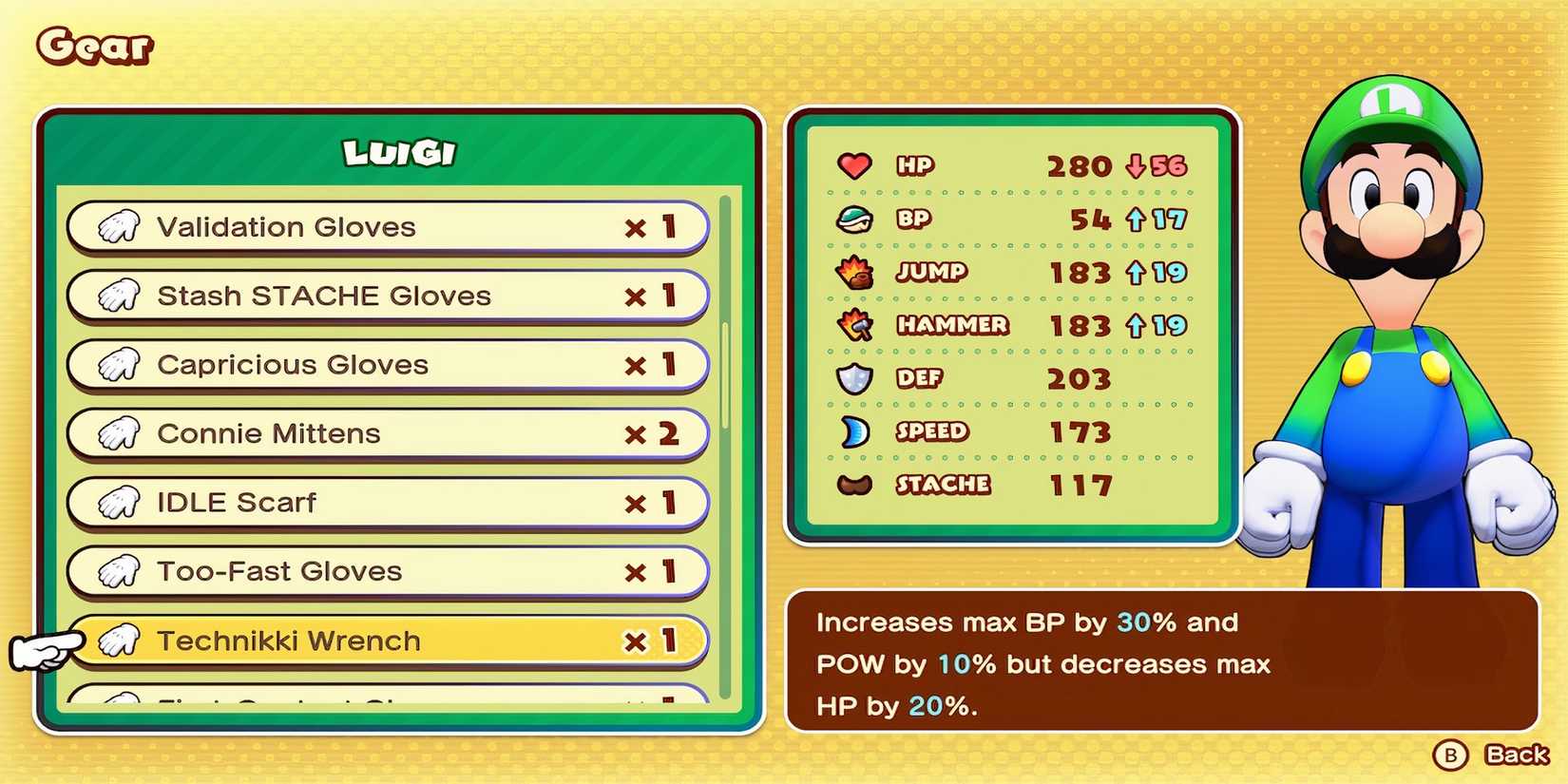
Task: Click the red heart HP icon
Action: point(854,165)
